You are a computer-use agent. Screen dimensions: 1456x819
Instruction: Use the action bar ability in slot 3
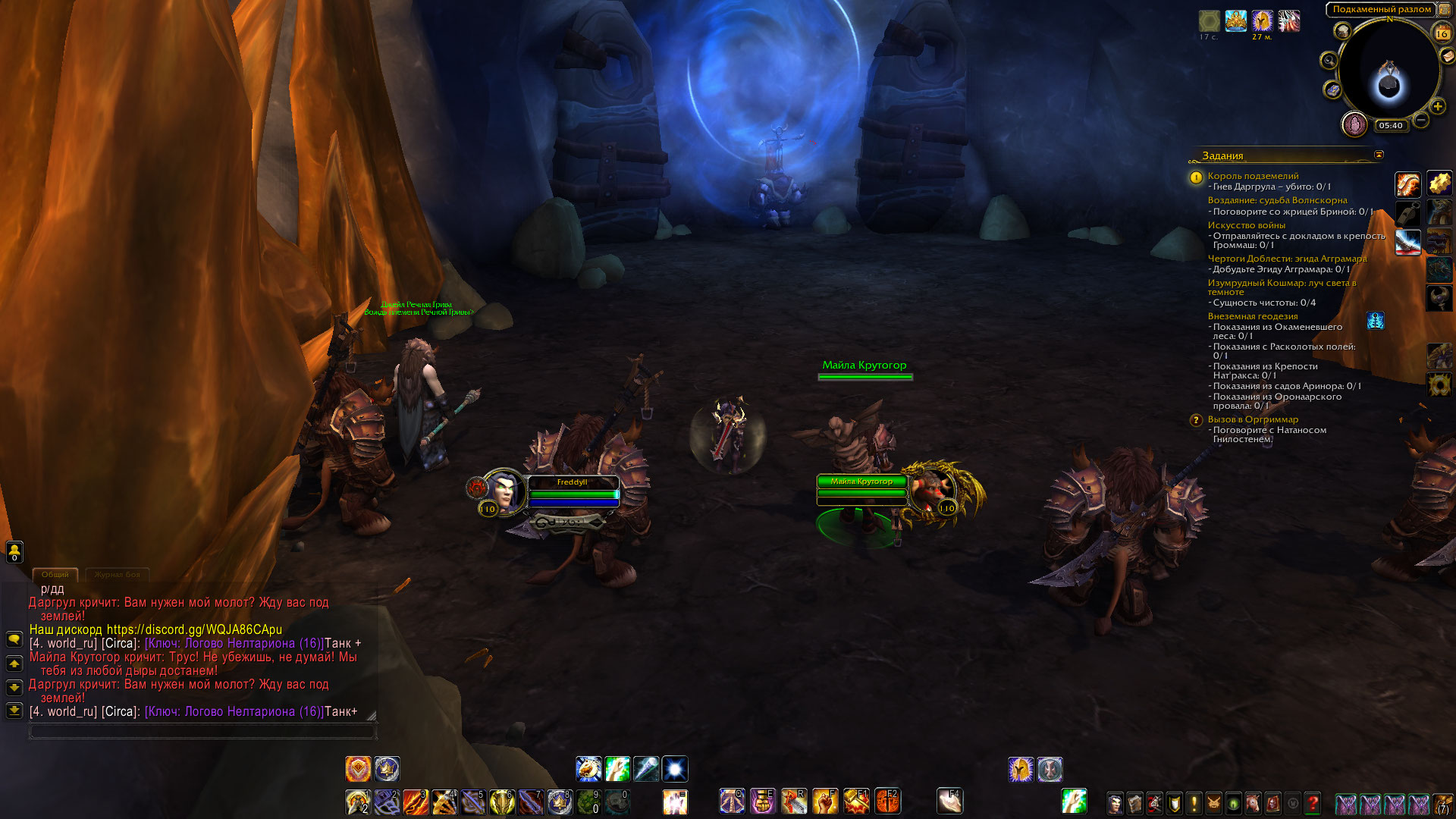(416, 802)
